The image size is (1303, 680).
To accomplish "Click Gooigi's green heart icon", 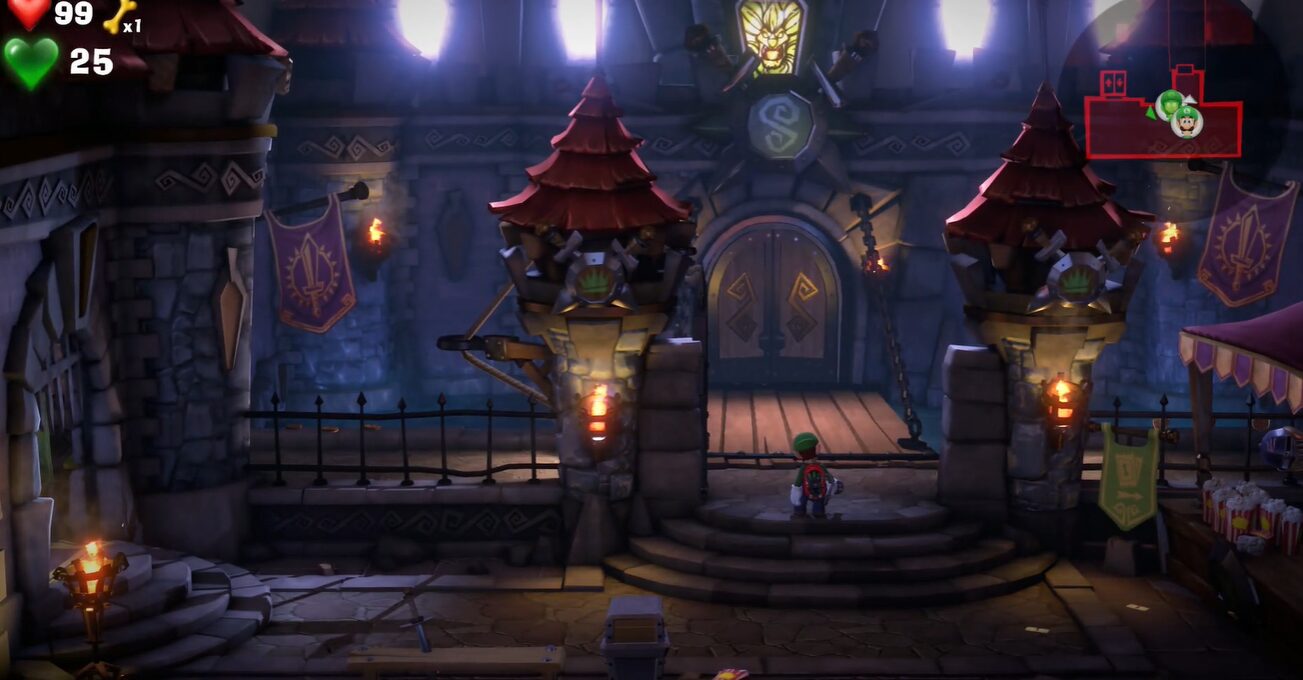I will (31, 61).
